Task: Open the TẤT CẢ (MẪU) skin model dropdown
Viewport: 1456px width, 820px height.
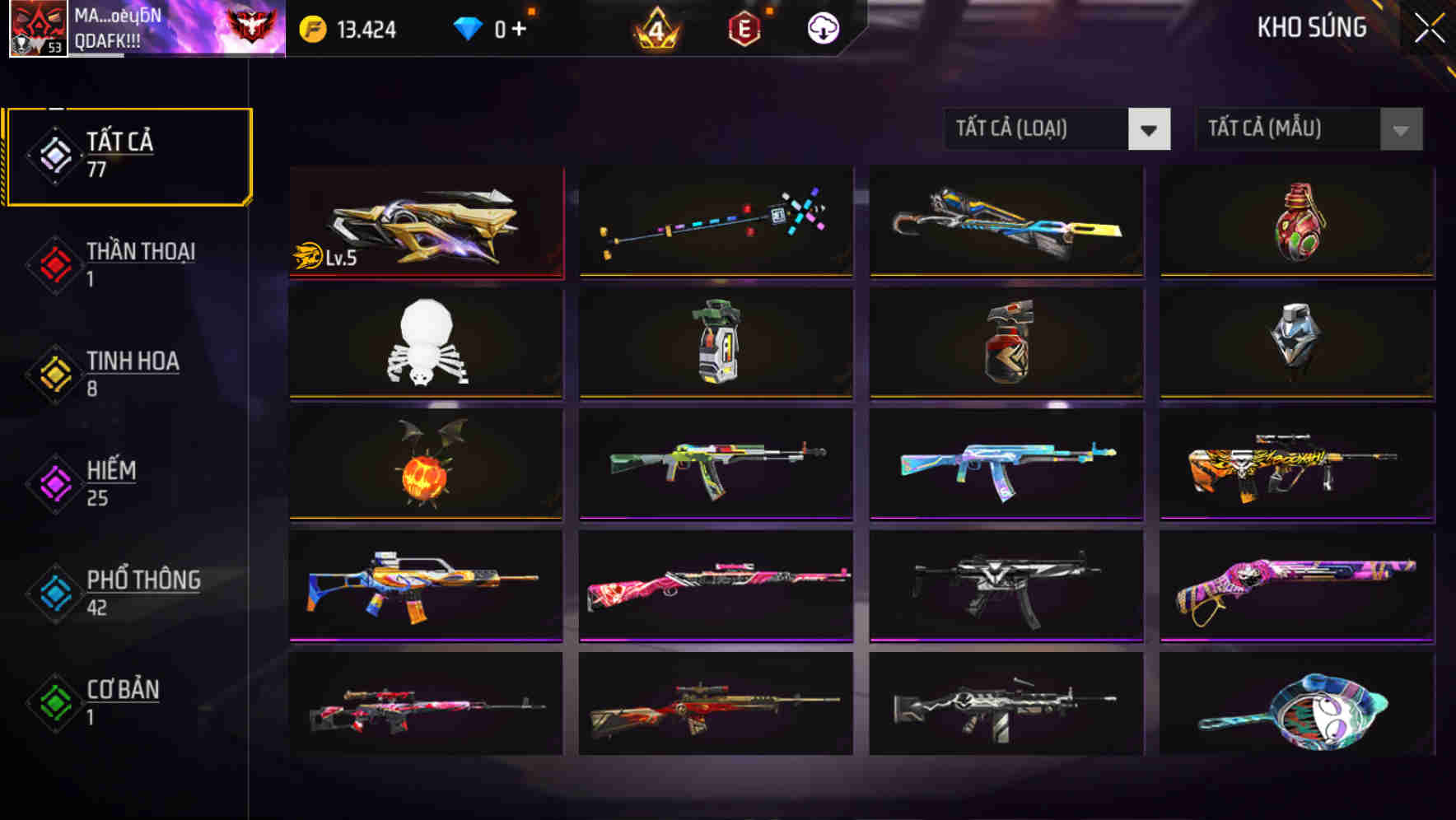Action: (1289, 129)
